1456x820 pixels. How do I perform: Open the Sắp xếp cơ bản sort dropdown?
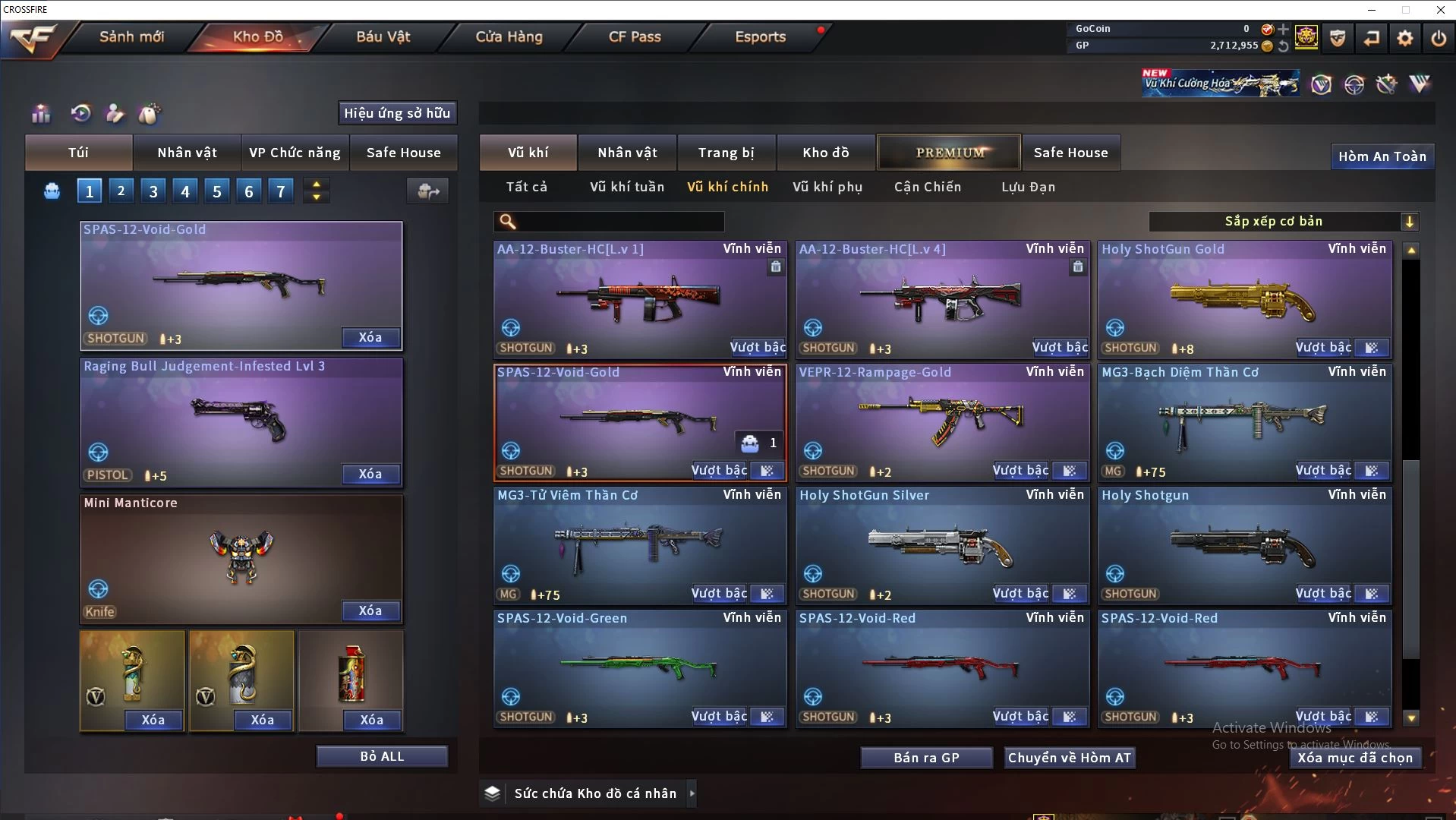pos(1283,222)
